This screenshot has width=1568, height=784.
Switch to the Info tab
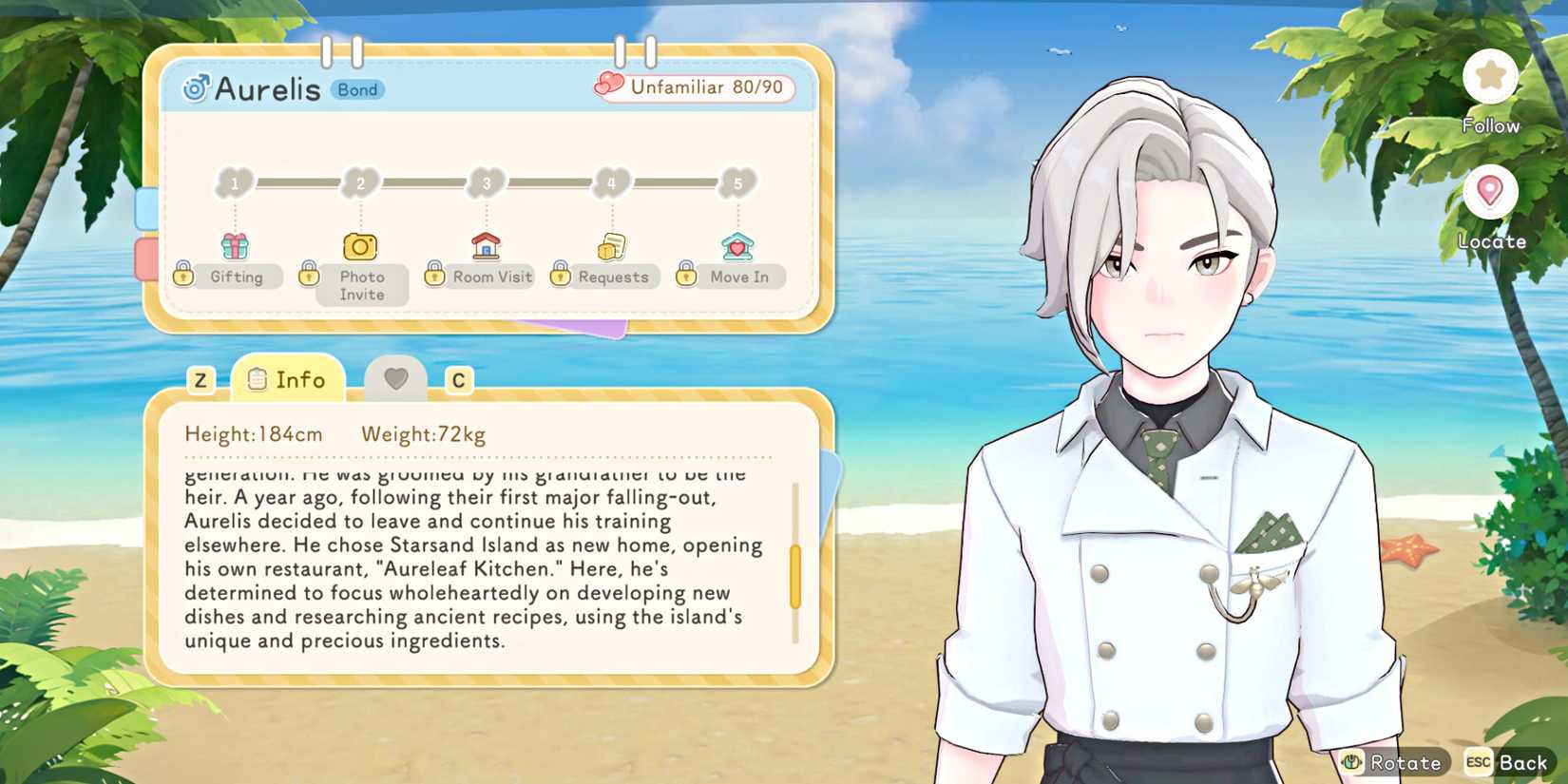click(x=290, y=379)
